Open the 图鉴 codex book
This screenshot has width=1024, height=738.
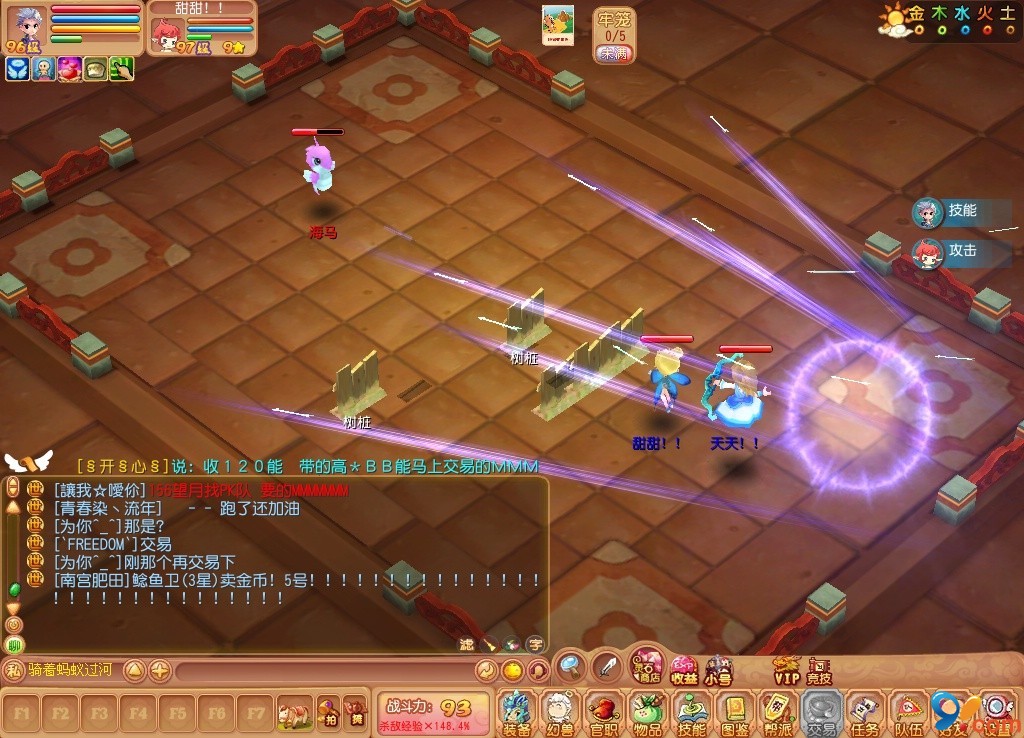[735, 712]
